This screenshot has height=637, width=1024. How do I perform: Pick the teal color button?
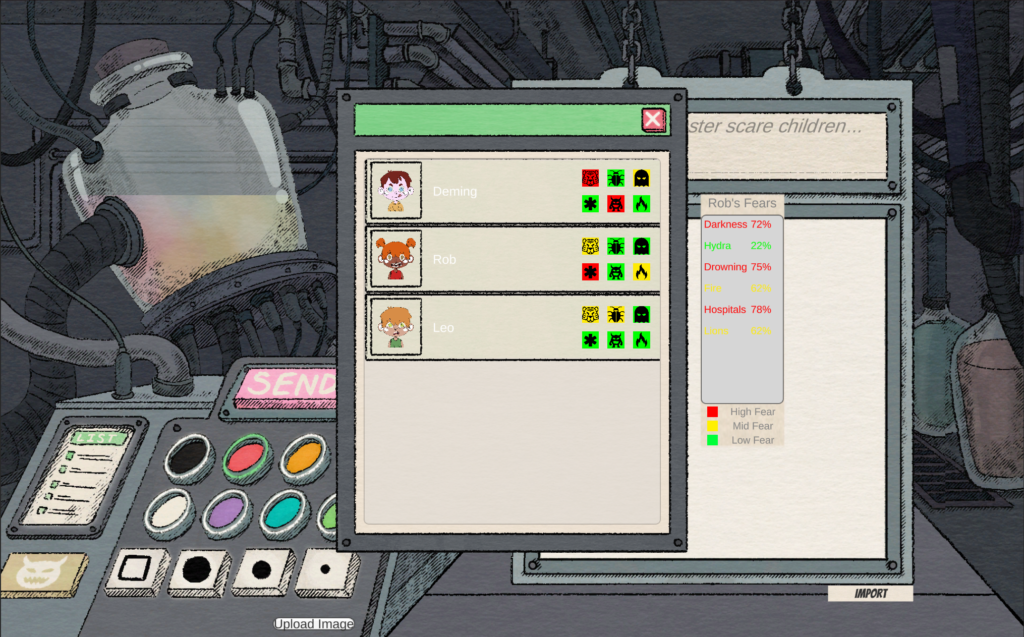click(x=284, y=514)
